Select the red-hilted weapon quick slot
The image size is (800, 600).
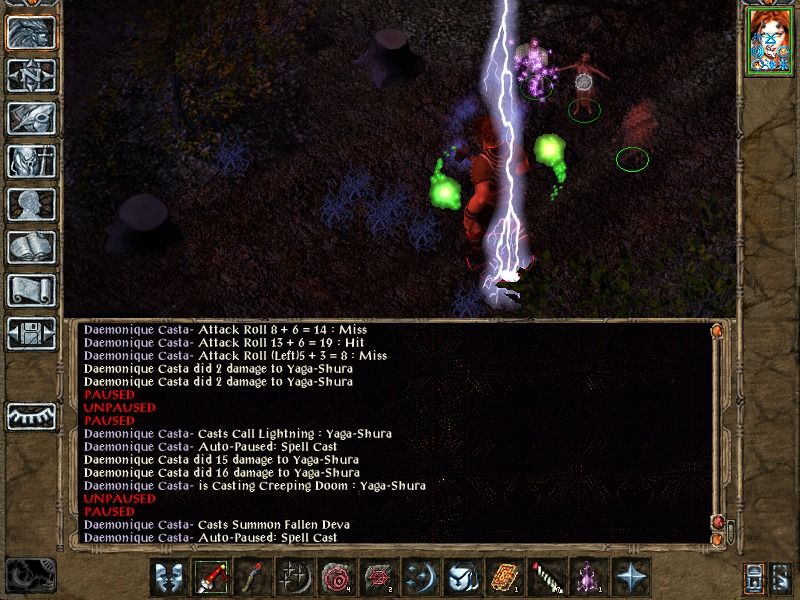[x=211, y=577]
